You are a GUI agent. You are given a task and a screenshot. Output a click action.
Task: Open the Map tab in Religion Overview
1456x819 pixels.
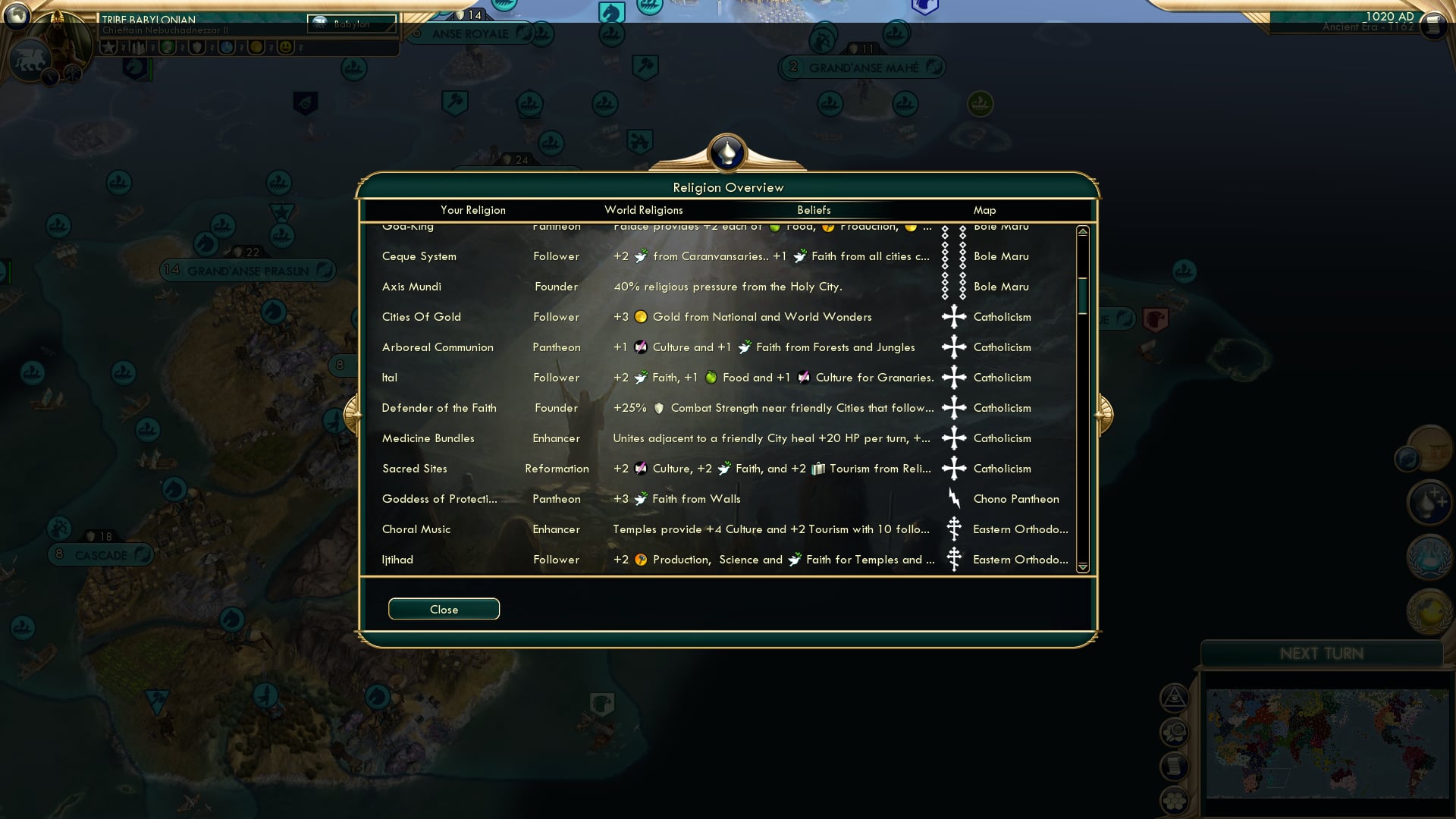pyautogui.click(x=984, y=210)
